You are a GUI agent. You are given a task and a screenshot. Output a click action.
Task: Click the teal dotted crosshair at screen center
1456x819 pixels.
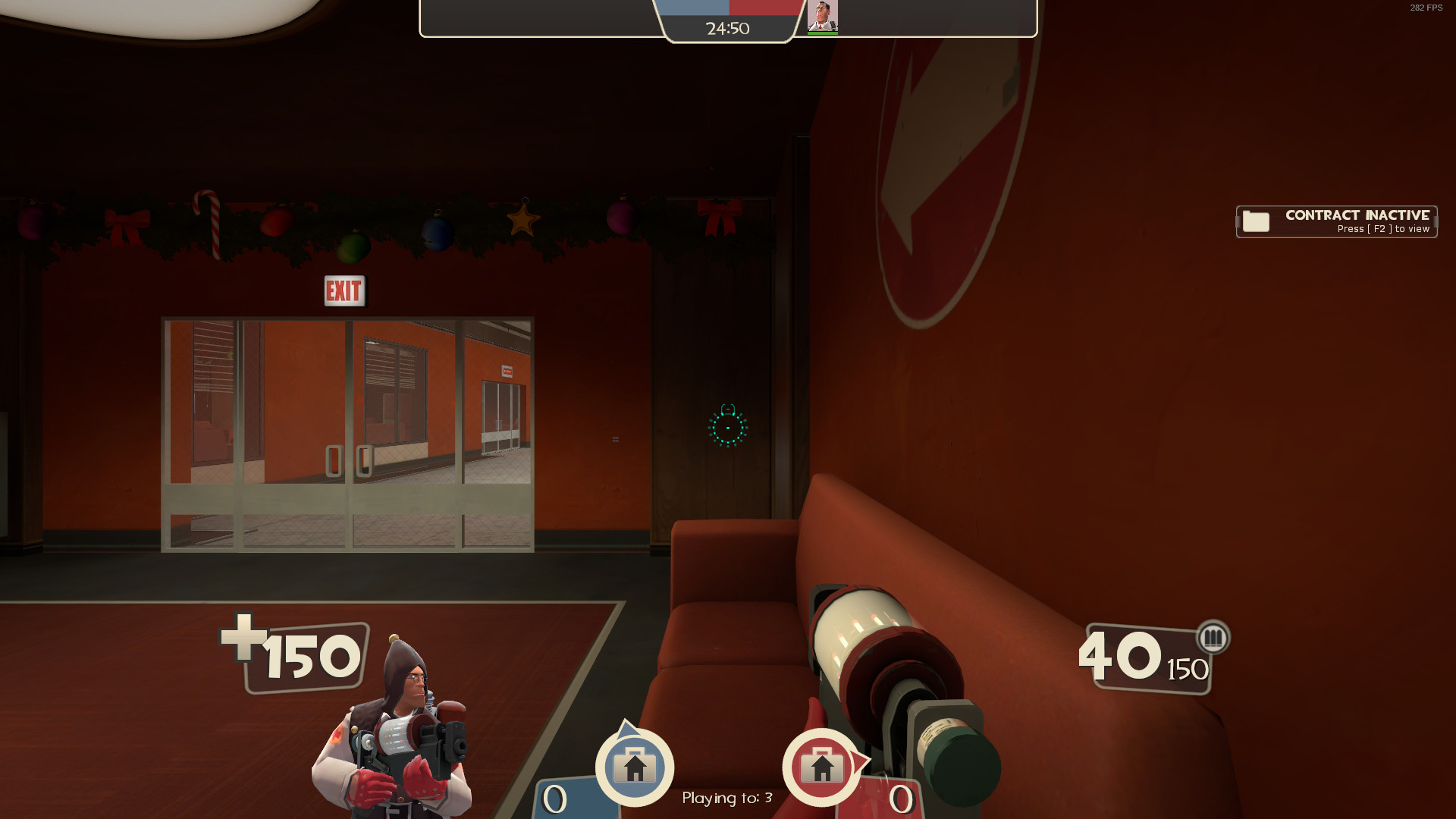728,428
